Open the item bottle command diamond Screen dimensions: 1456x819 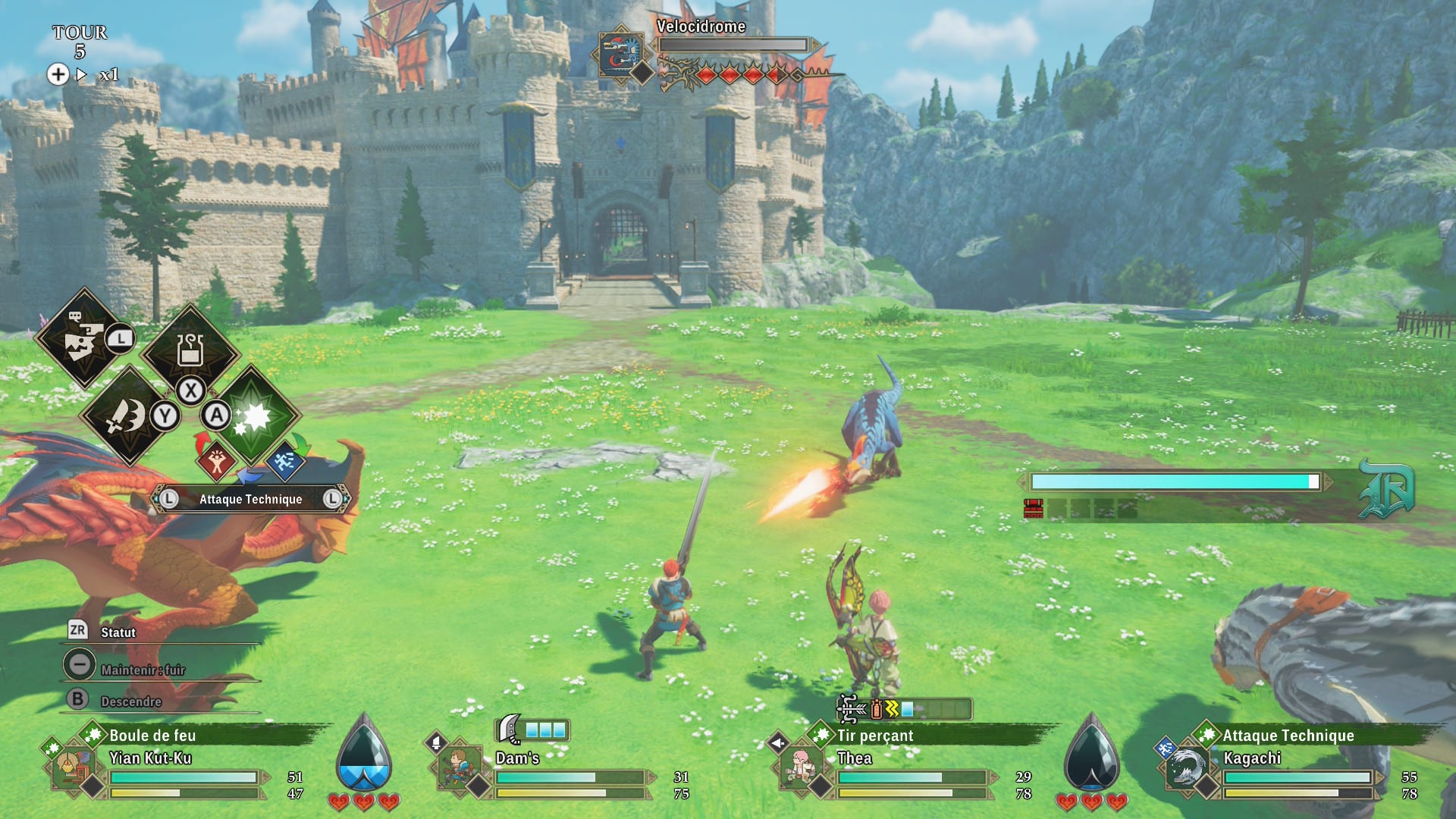190,350
